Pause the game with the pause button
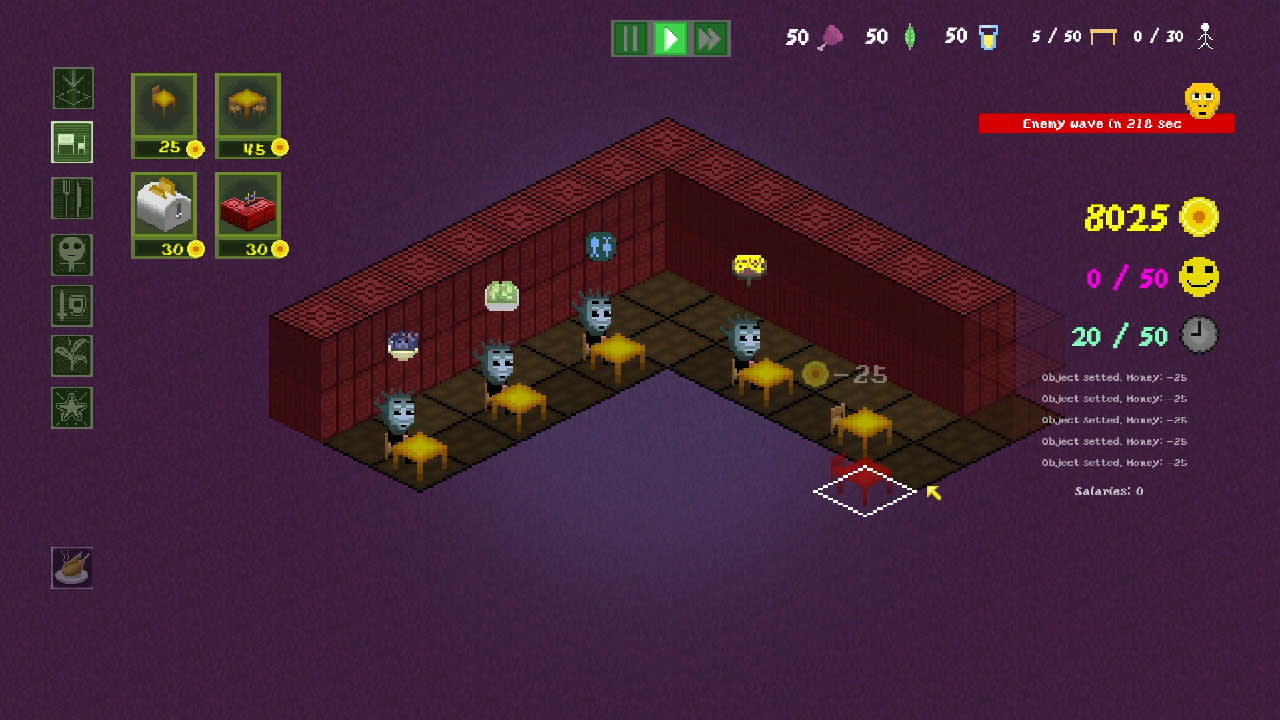This screenshot has width=1280, height=720. click(631, 38)
